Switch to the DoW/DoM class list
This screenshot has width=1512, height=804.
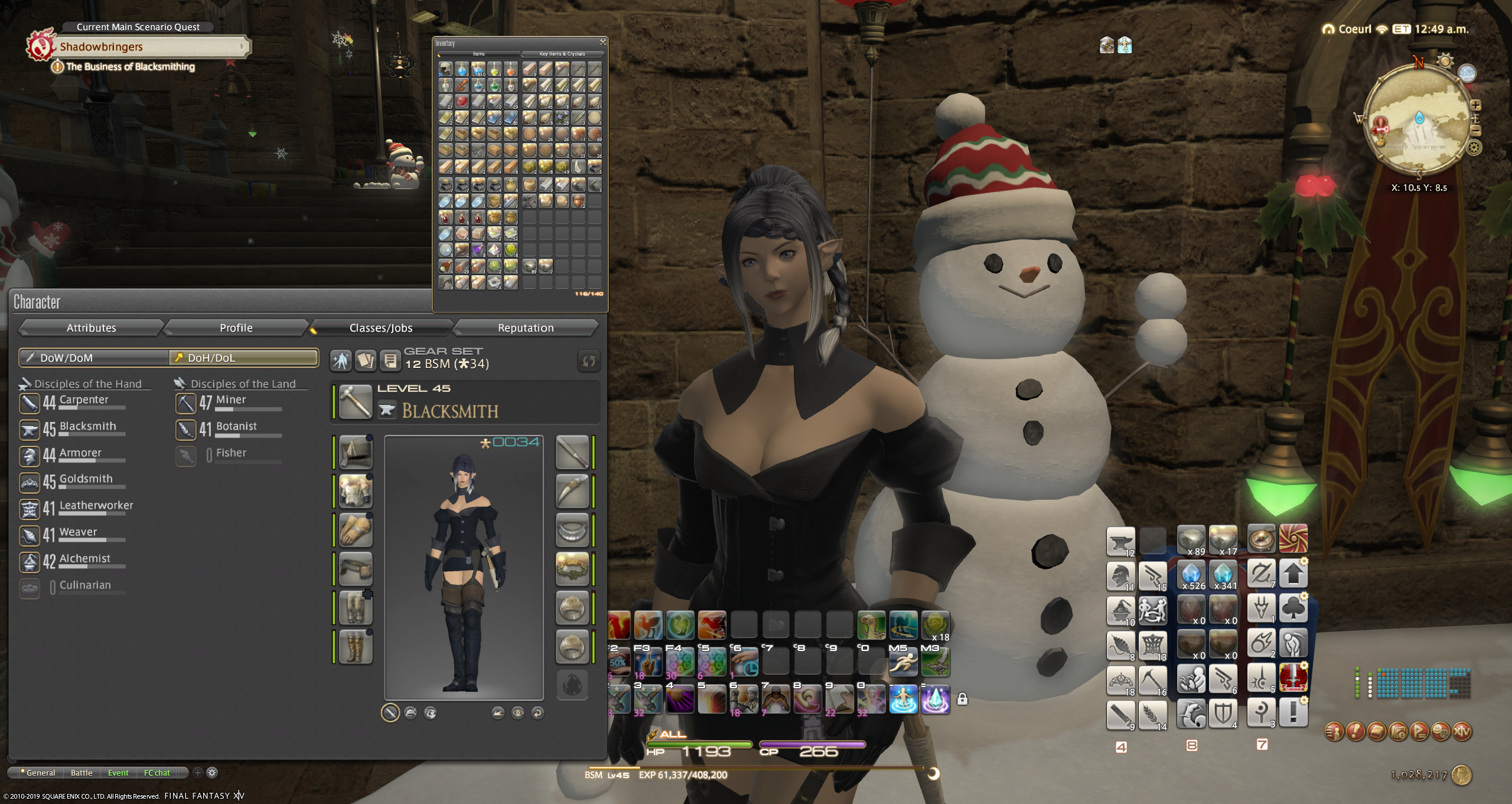click(94, 357)
